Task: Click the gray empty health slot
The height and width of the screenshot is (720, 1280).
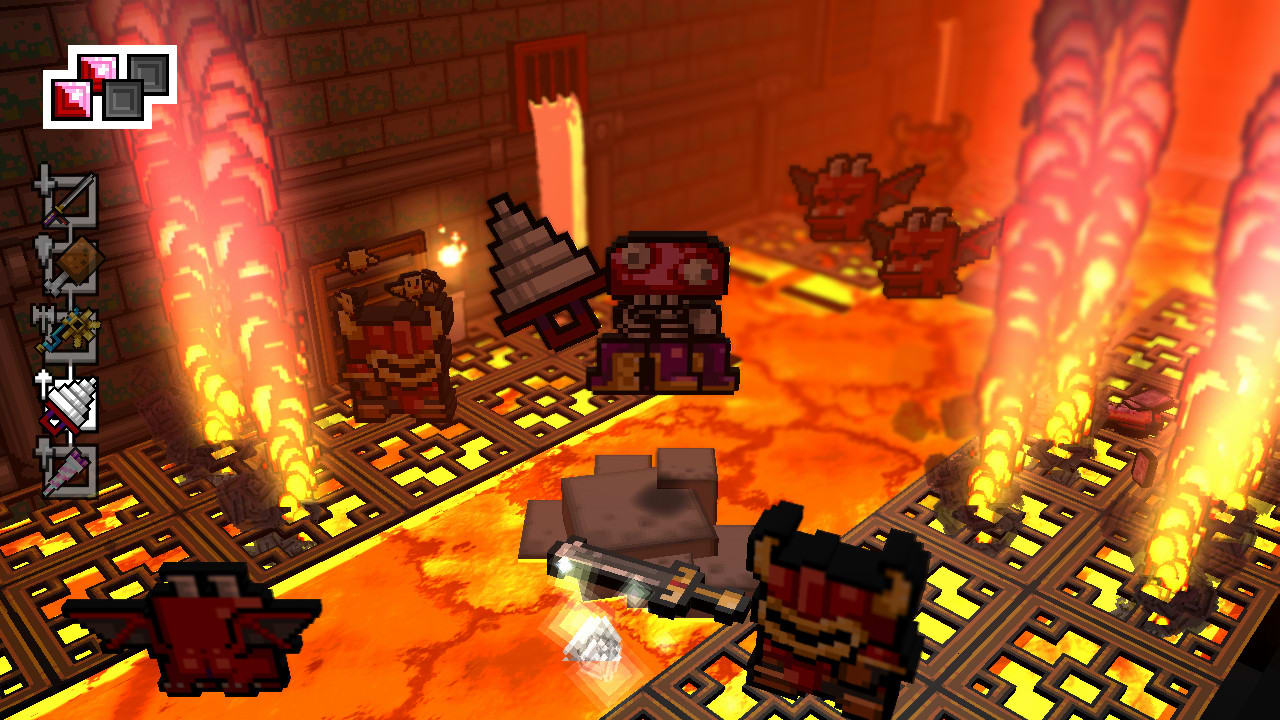Action: pyautogui.click(x=124, y=100)
